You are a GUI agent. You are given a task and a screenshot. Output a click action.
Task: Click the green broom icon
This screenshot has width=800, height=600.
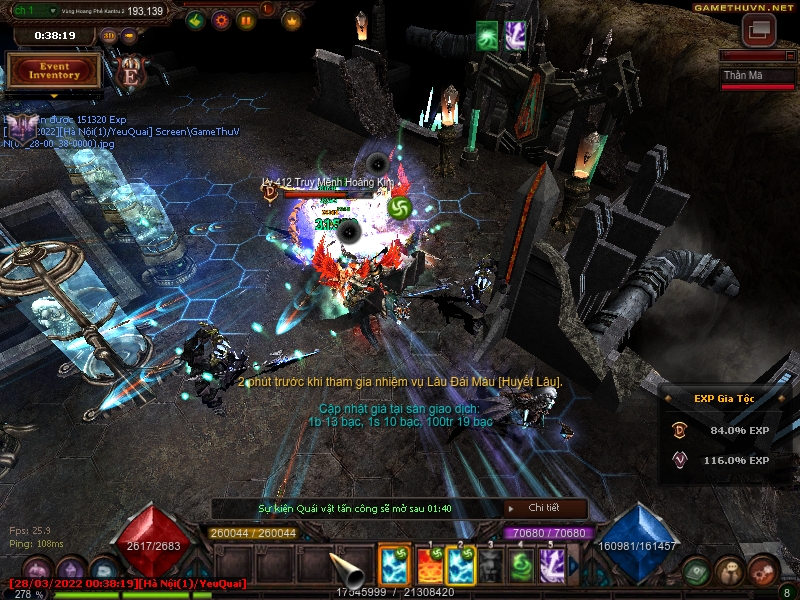196,19
